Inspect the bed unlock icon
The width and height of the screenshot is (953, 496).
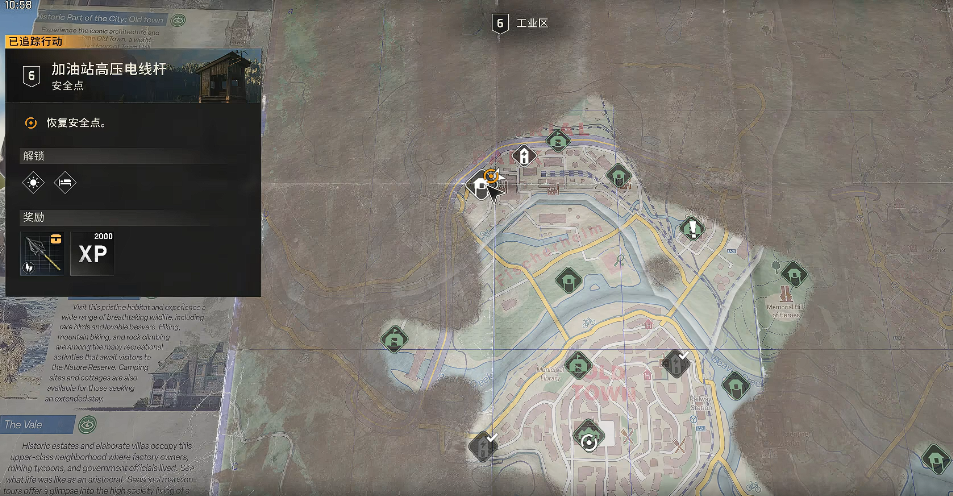(x=65, y=182)
